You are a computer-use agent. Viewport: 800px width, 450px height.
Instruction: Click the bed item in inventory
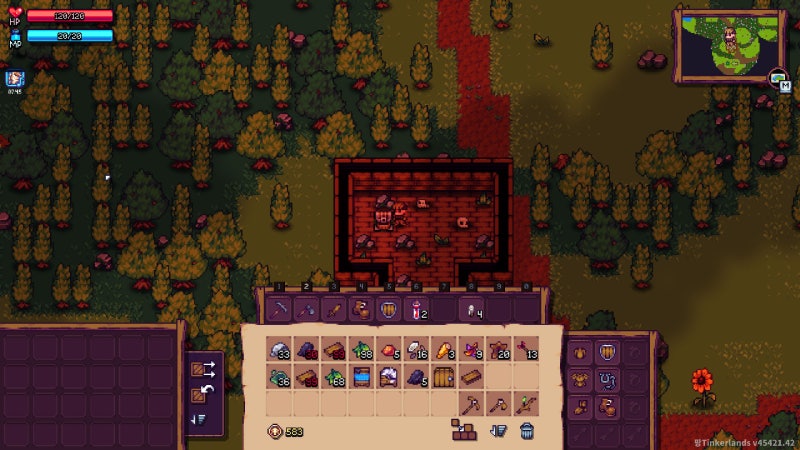tap(361, 377)
